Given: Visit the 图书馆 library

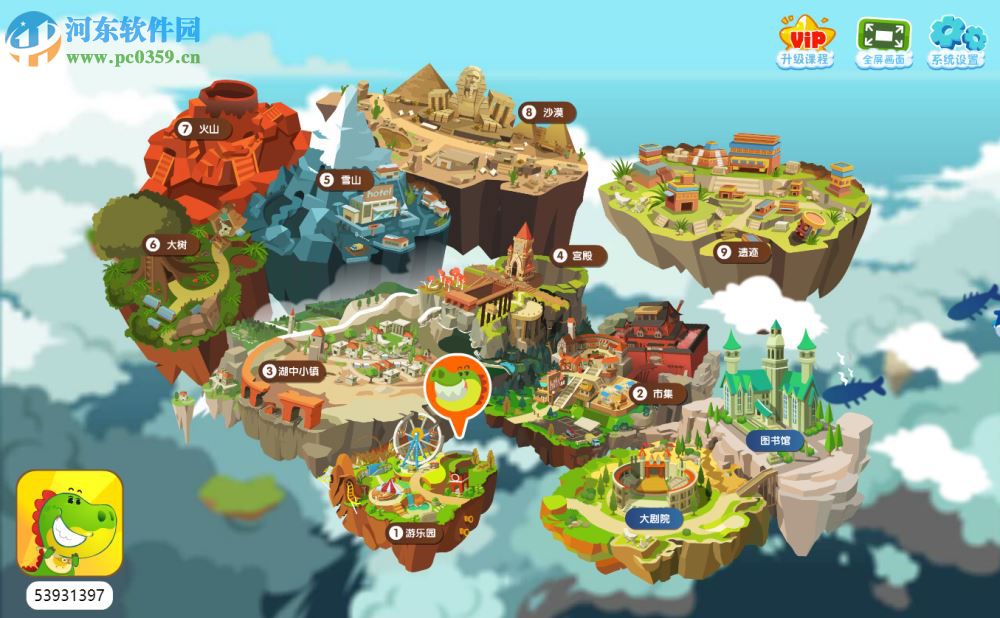Looking at the screenshot, I should point(774,439).
